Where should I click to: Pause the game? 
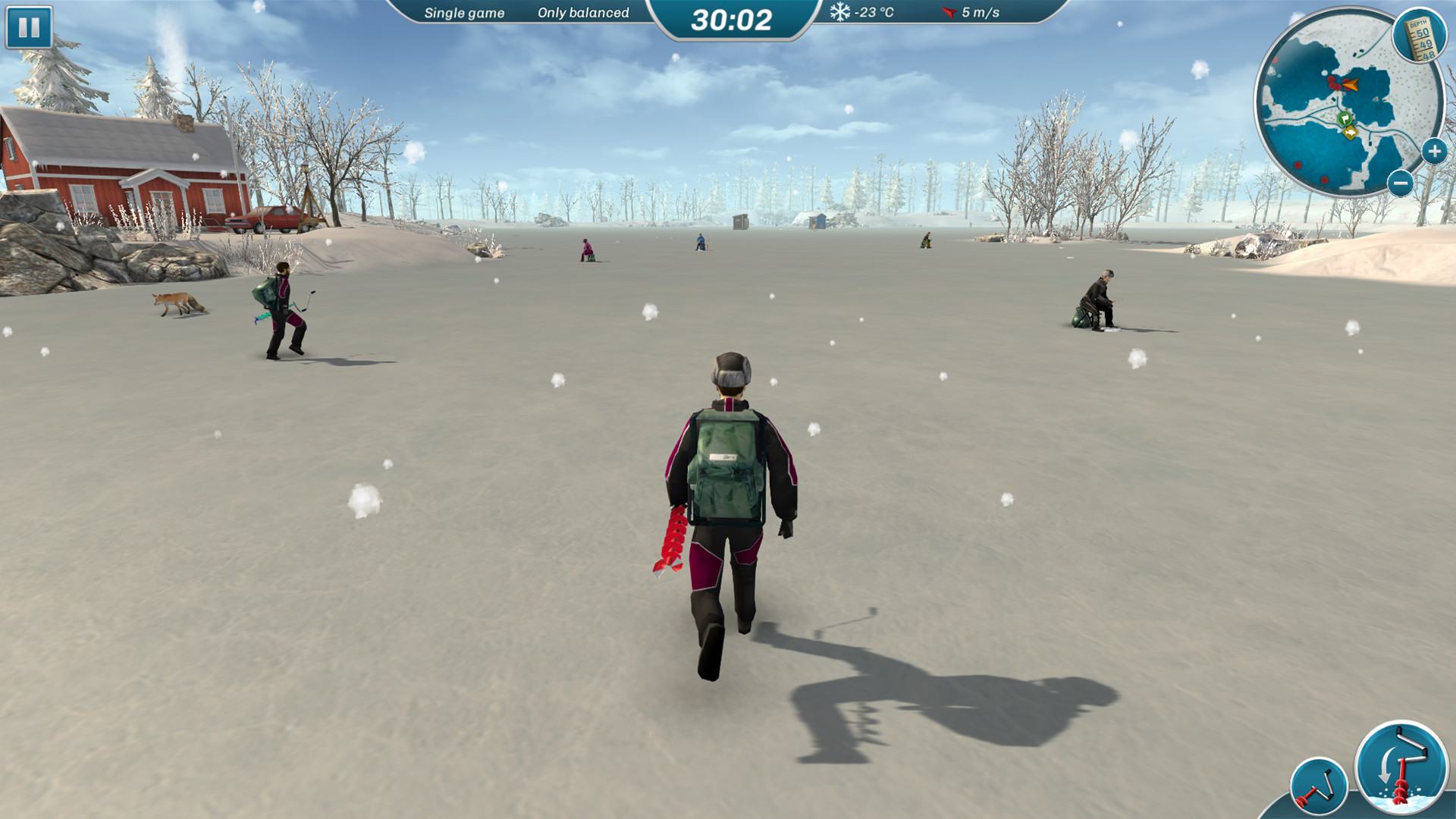29,28
